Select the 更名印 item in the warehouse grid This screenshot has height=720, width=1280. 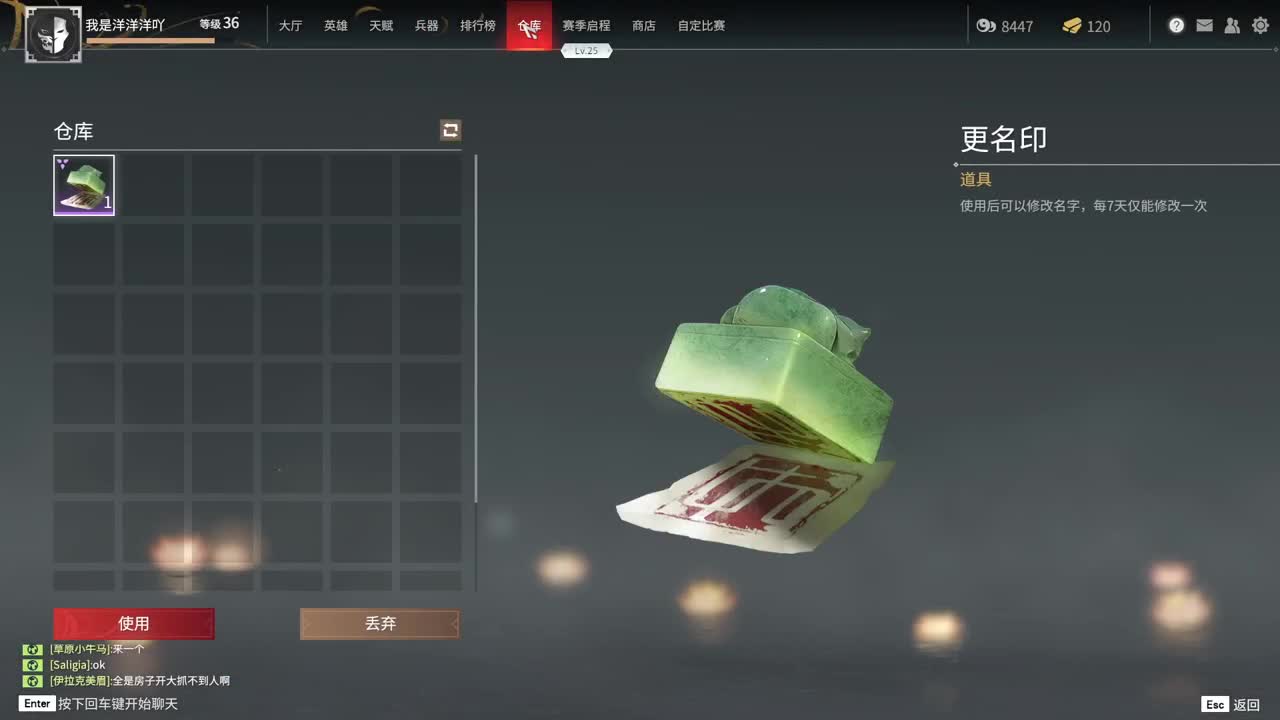coord(84,184)
